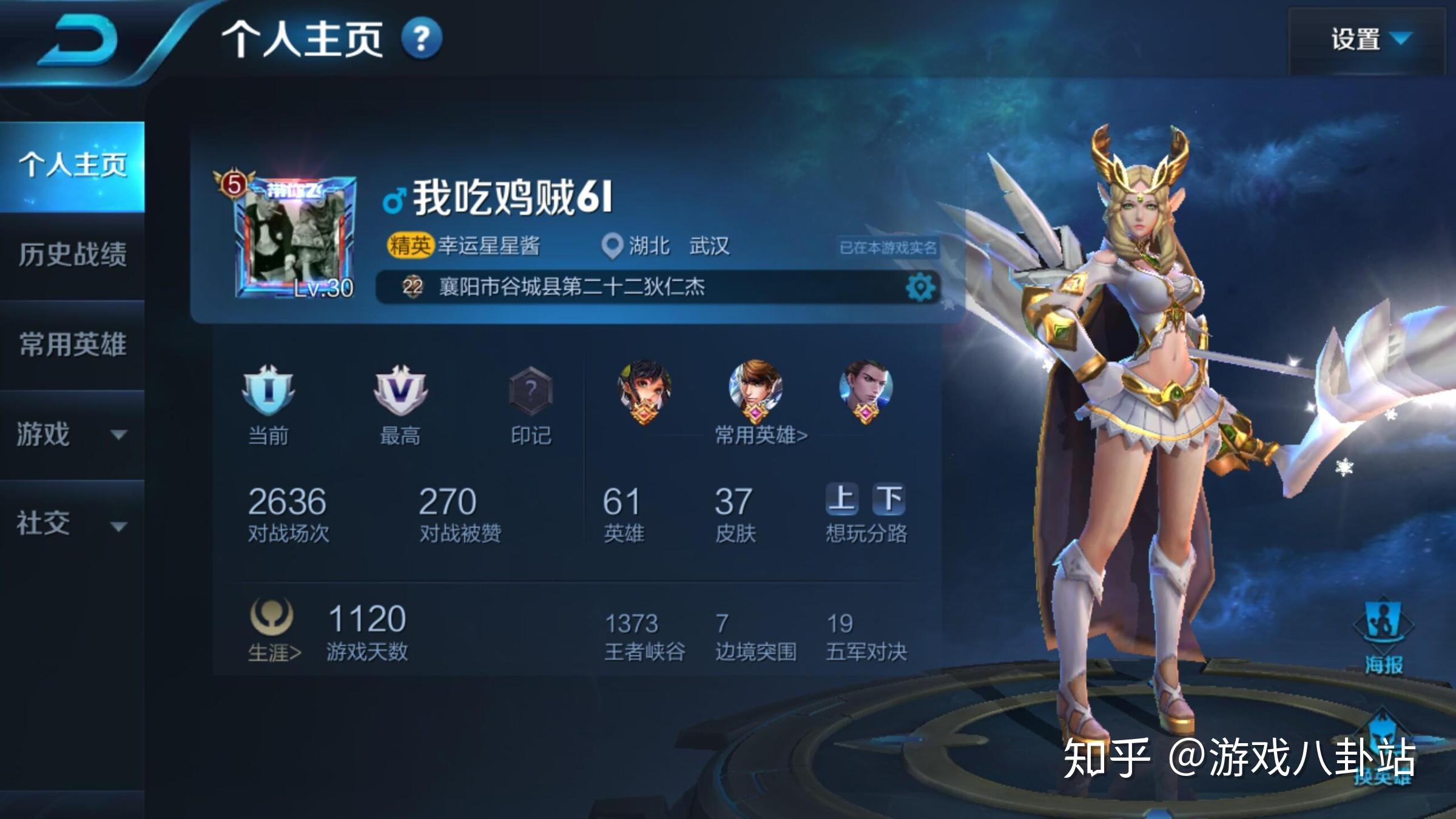Image resolution: width=1456 pixels, height=819 pixels.
Task: Select the 下 lane preference button
Action: [x=889, y=499]
